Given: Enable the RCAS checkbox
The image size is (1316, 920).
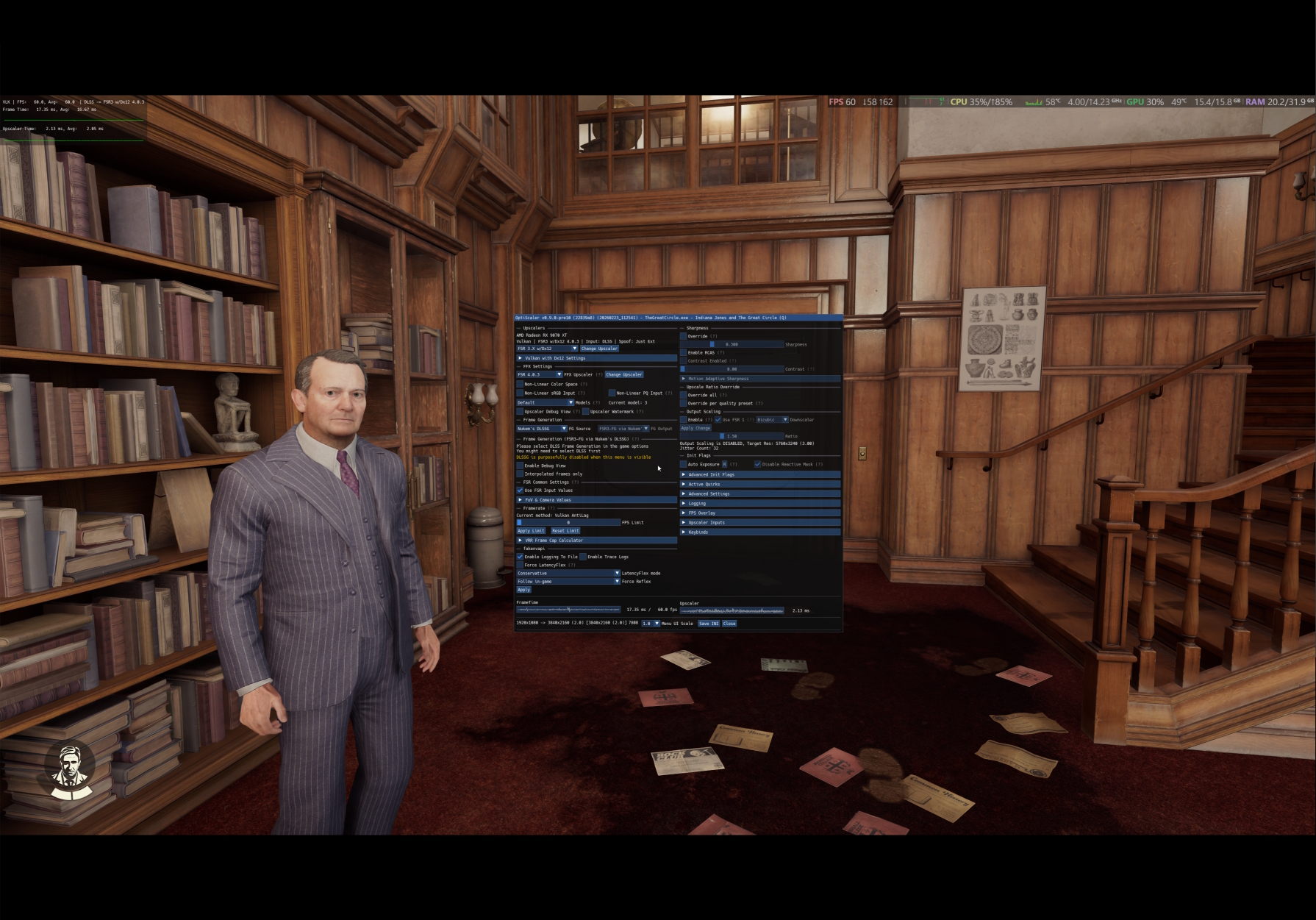Looking at the screenshot, I should pyautogui.click(x=684, y=352).
